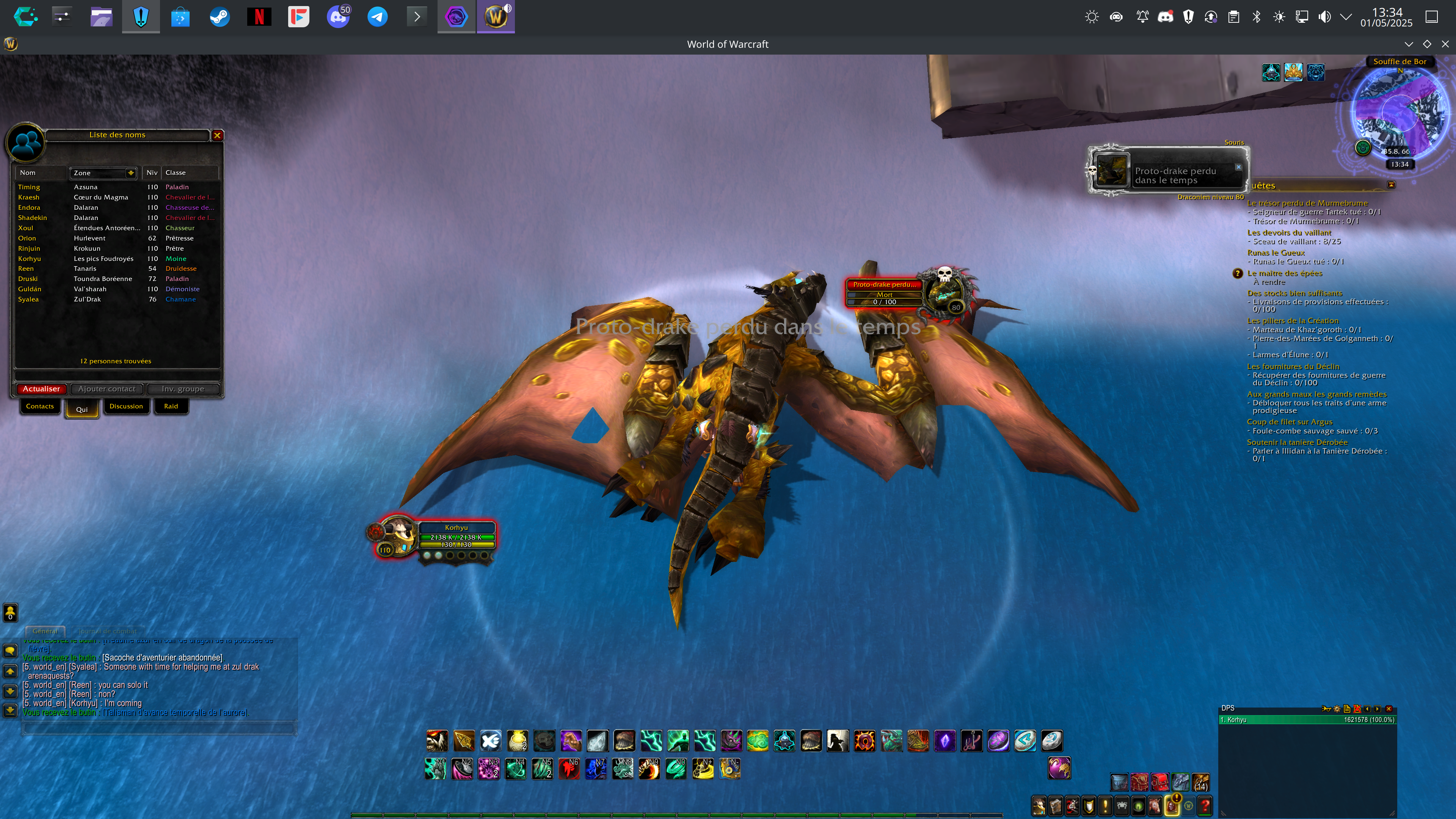Open the Journal de combat chat tab
Image resolution: width=1456 pixels, height=819 pixels.
click(x=107, y=631)
